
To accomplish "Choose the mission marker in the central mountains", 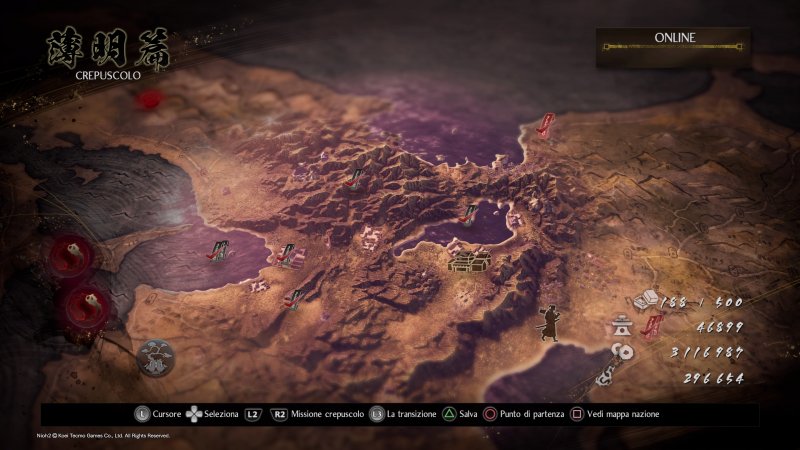I will [354, 179].
